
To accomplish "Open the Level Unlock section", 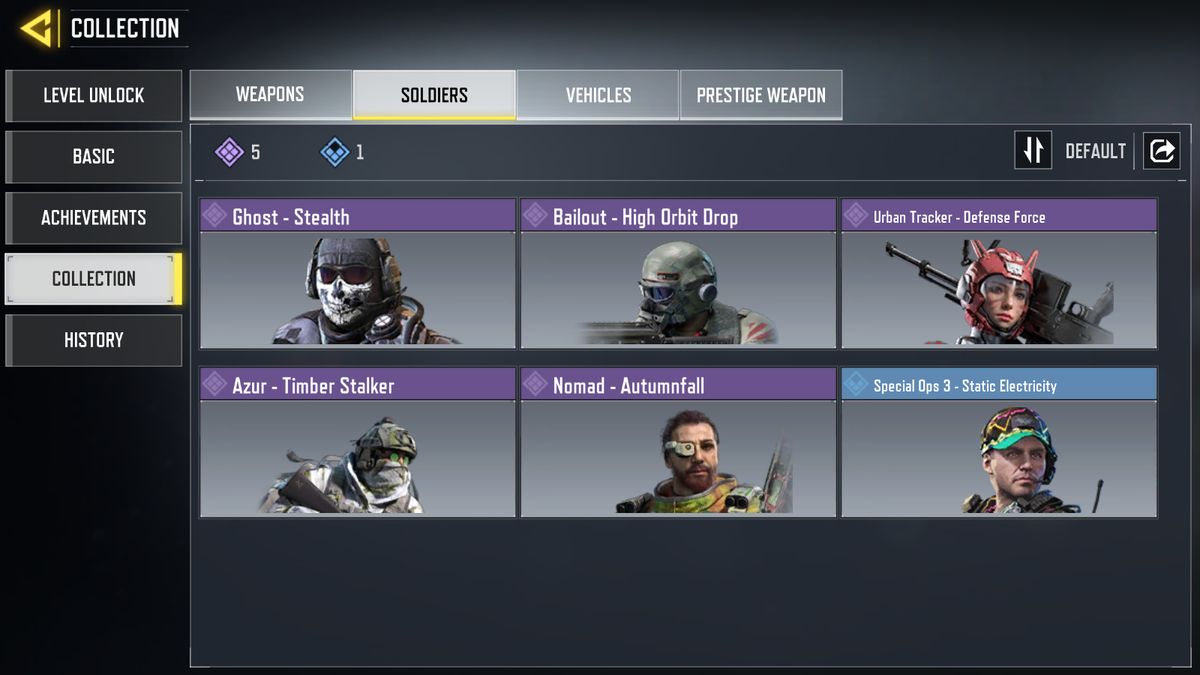I will click(x=93, y=96).
